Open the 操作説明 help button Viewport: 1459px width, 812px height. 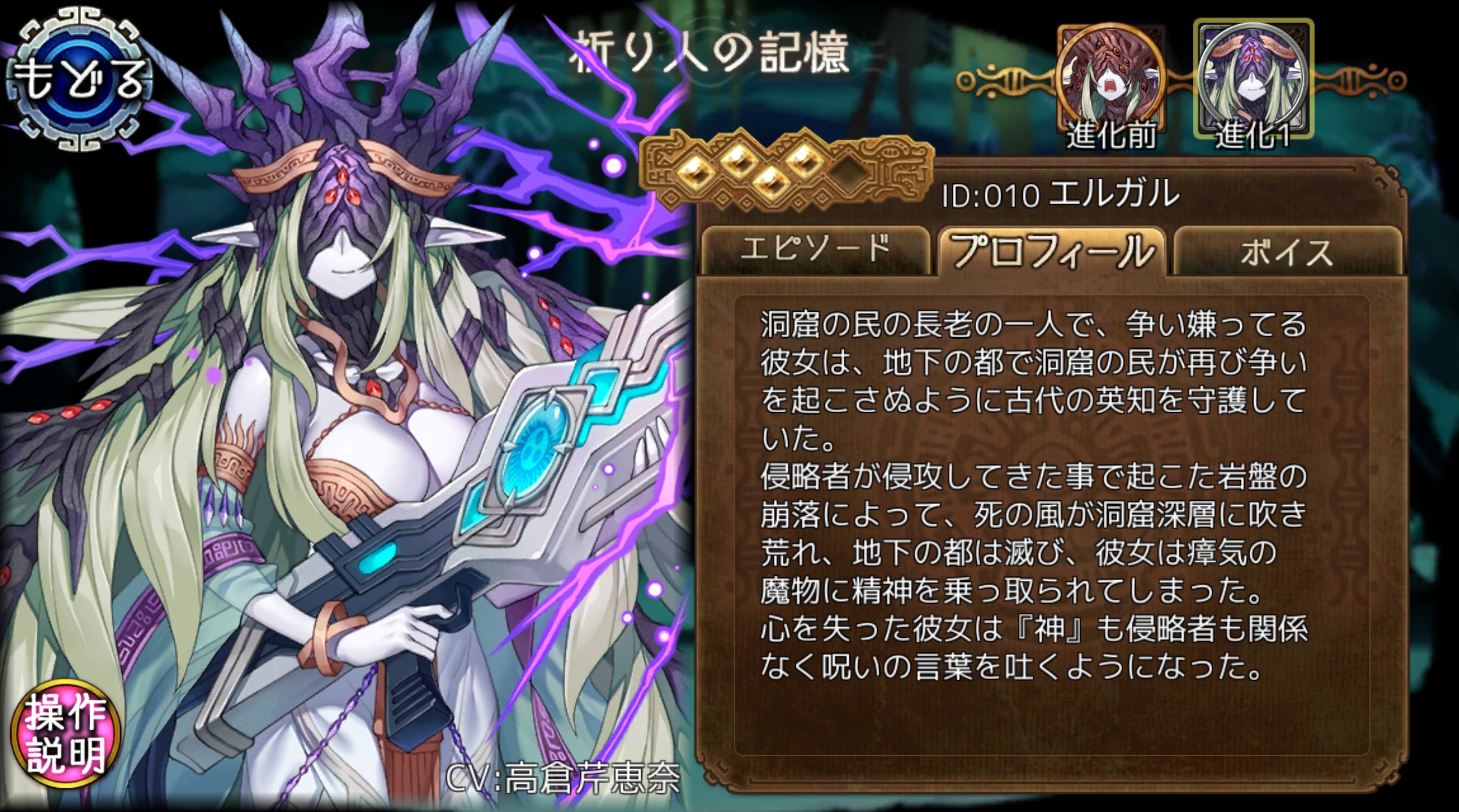click(65, 732)
